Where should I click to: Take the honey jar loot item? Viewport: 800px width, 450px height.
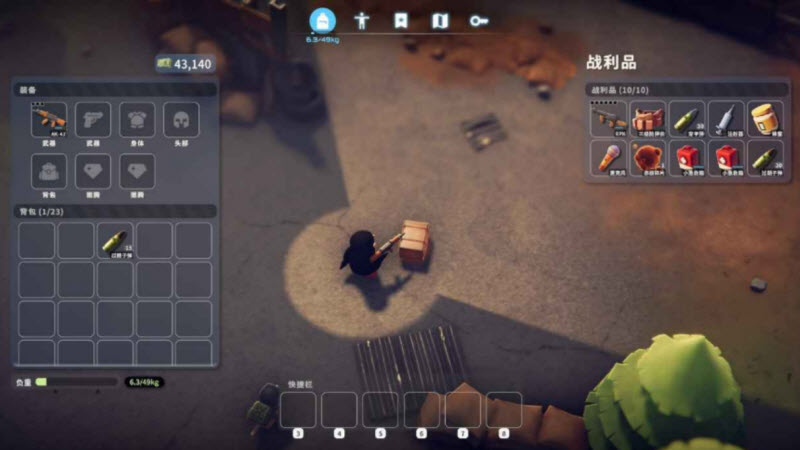pyautogui.click(x=765, y=119)
